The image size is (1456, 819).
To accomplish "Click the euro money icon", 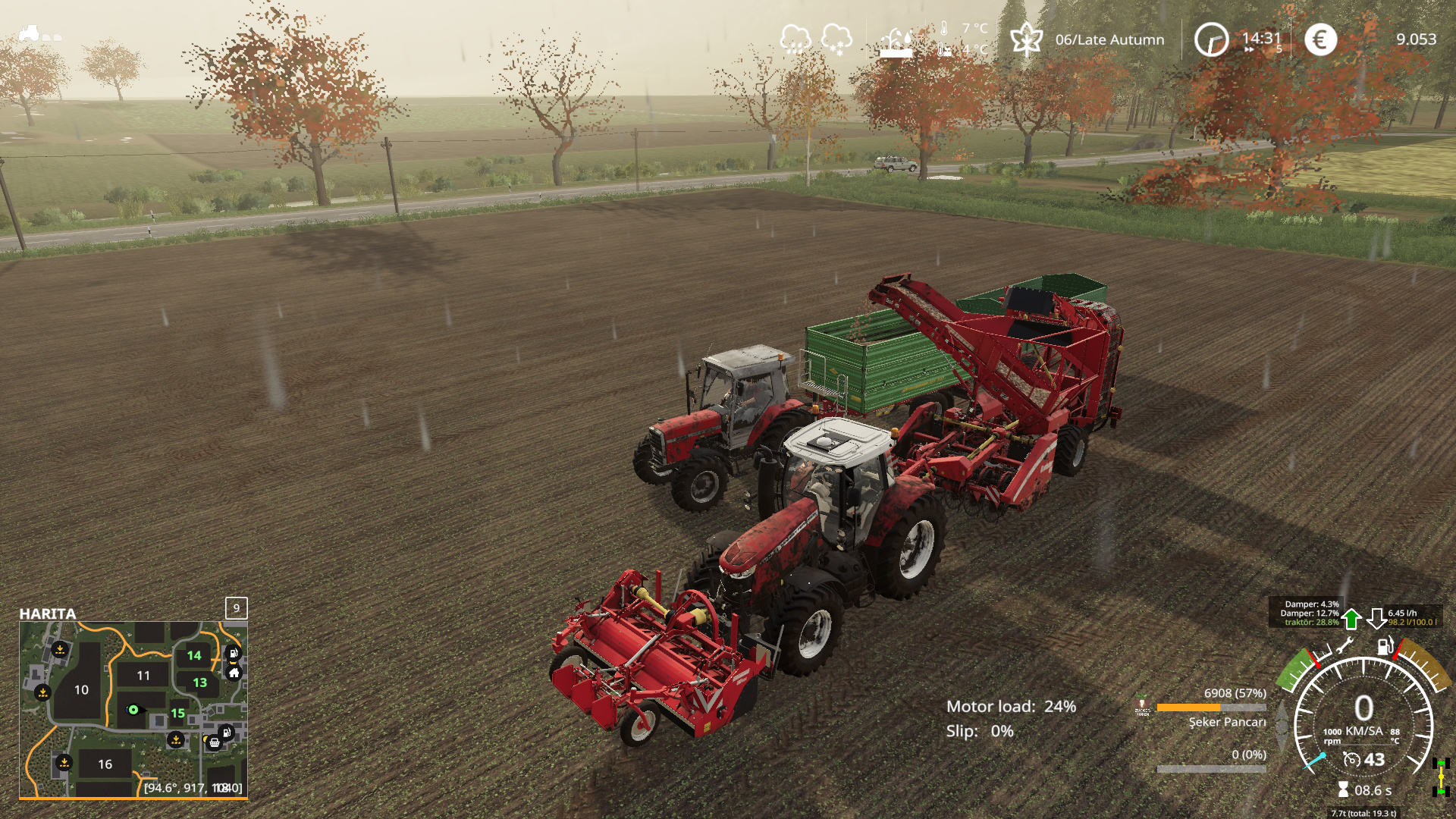I will pos(1320,39).
